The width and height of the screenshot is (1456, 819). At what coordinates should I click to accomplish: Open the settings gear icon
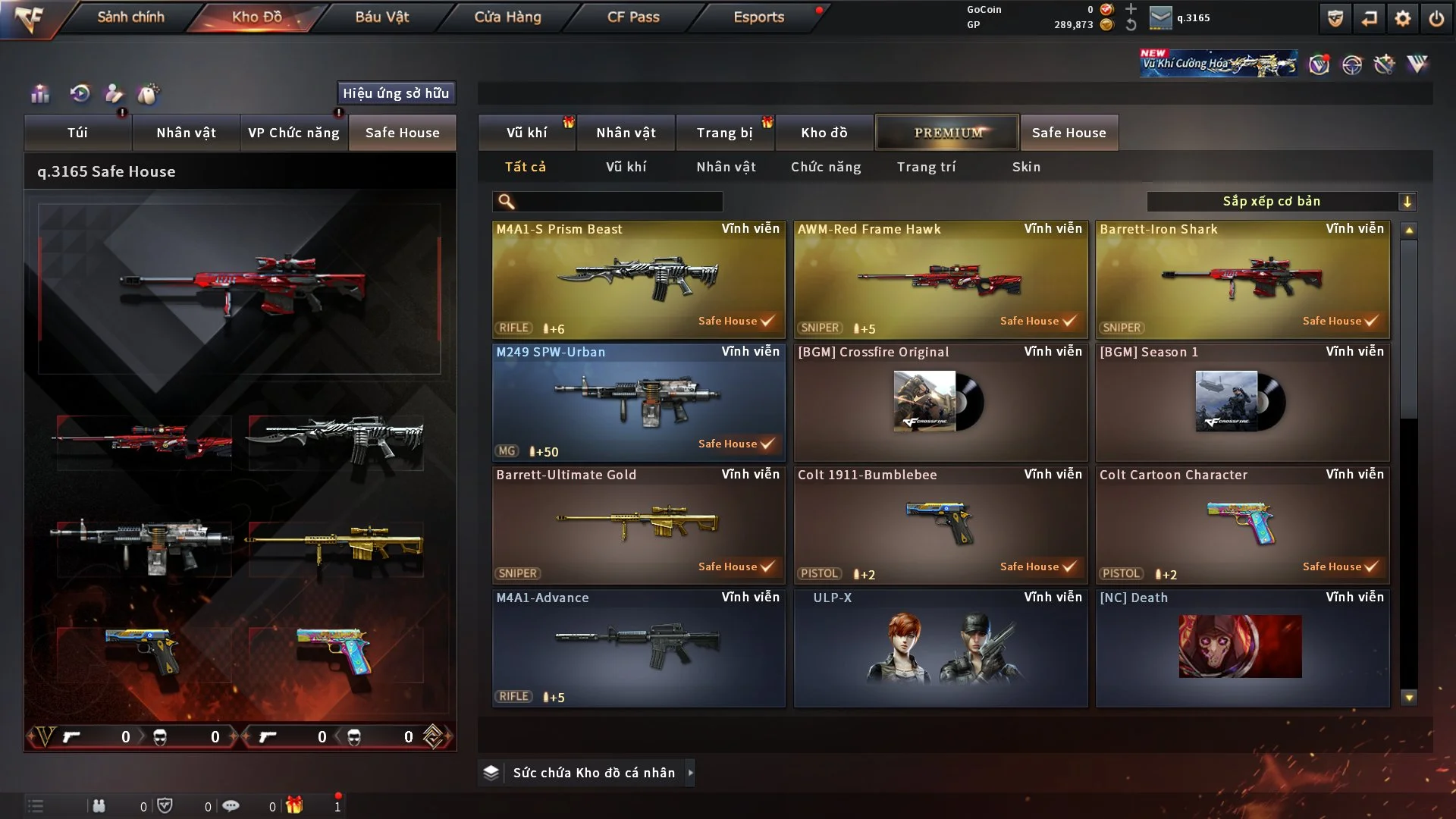(1402, 18)
